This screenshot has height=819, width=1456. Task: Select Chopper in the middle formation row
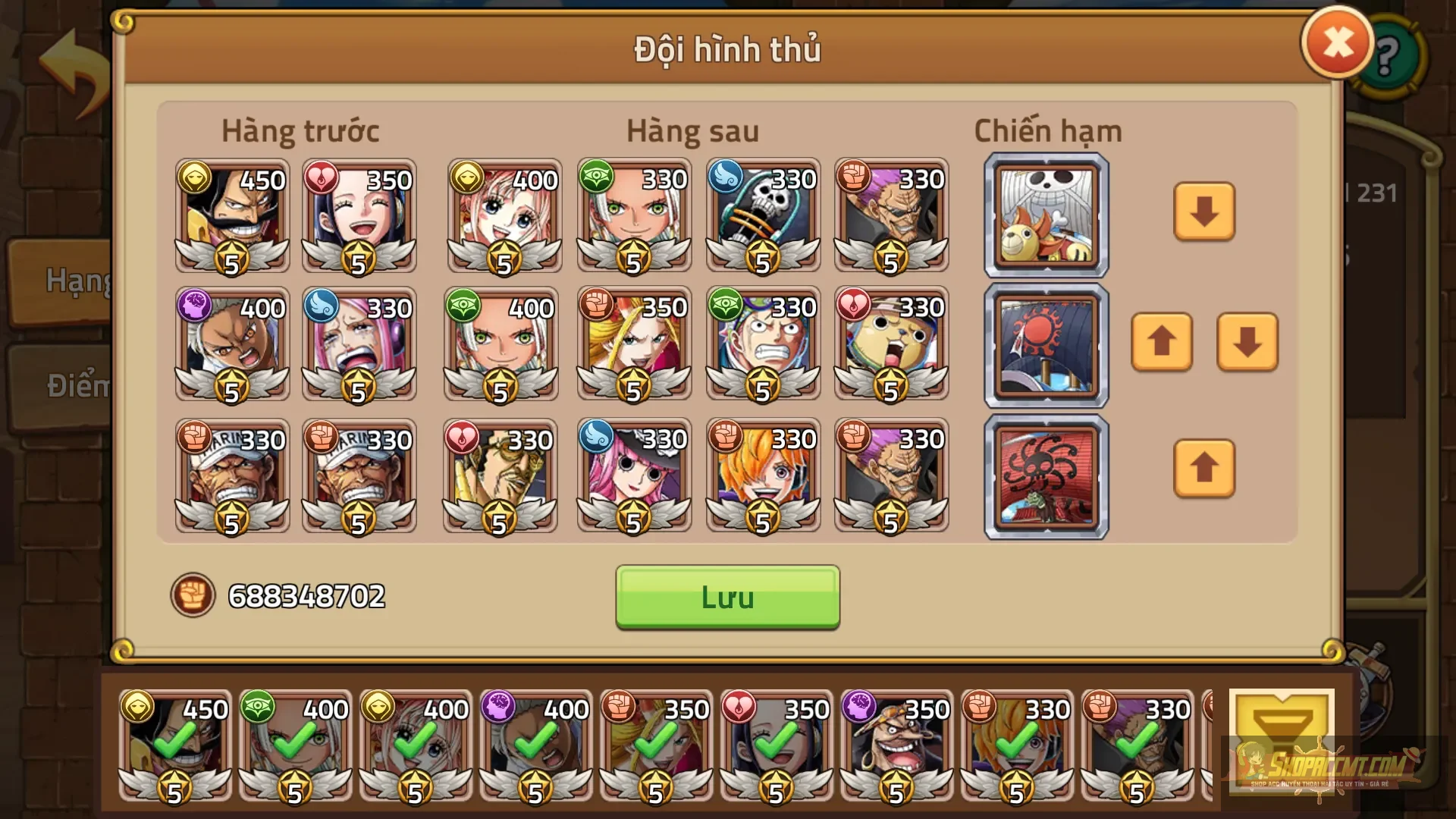tap(891, 345)
